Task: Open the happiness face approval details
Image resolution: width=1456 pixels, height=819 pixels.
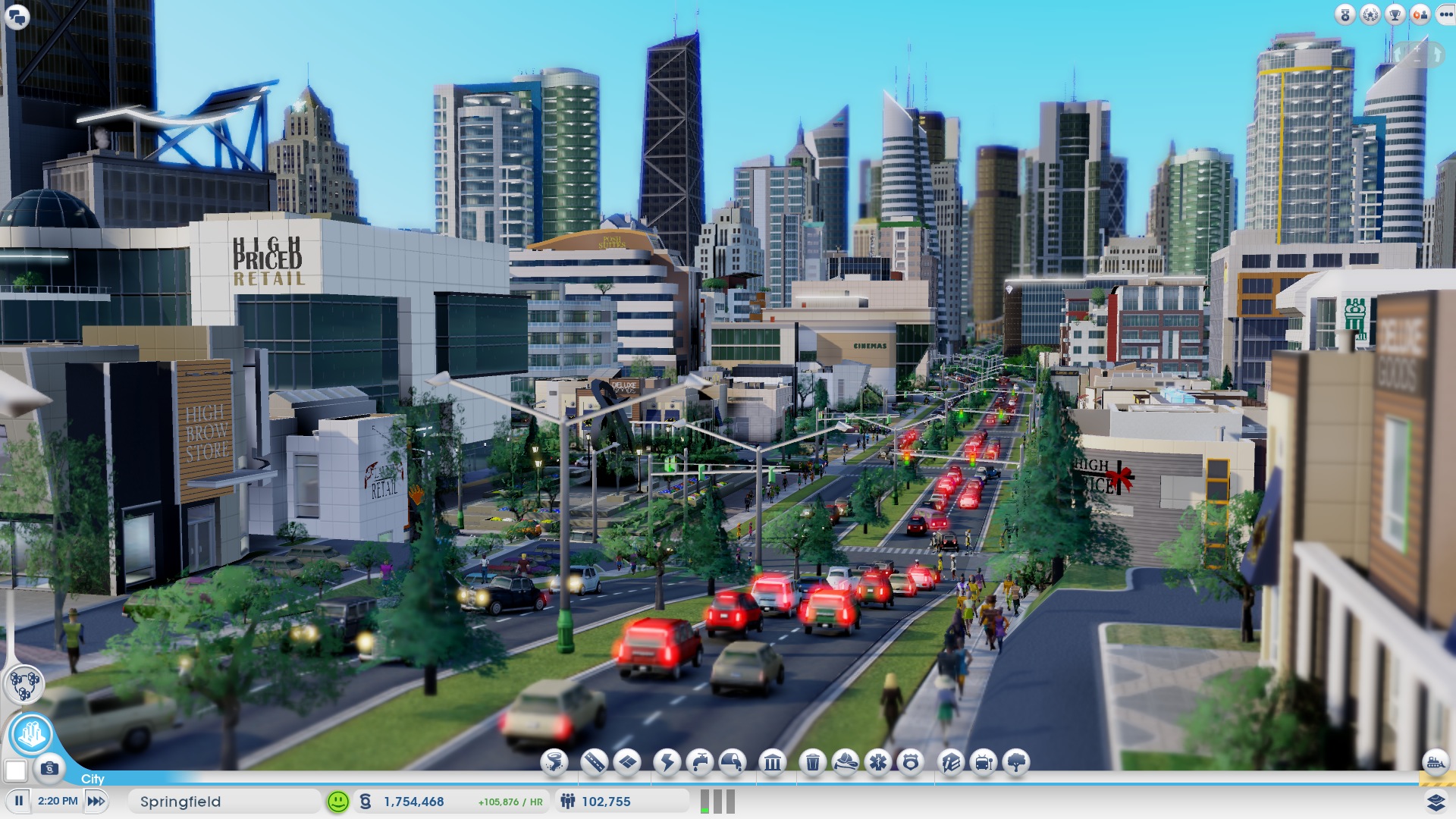Action: pos(336,800)
